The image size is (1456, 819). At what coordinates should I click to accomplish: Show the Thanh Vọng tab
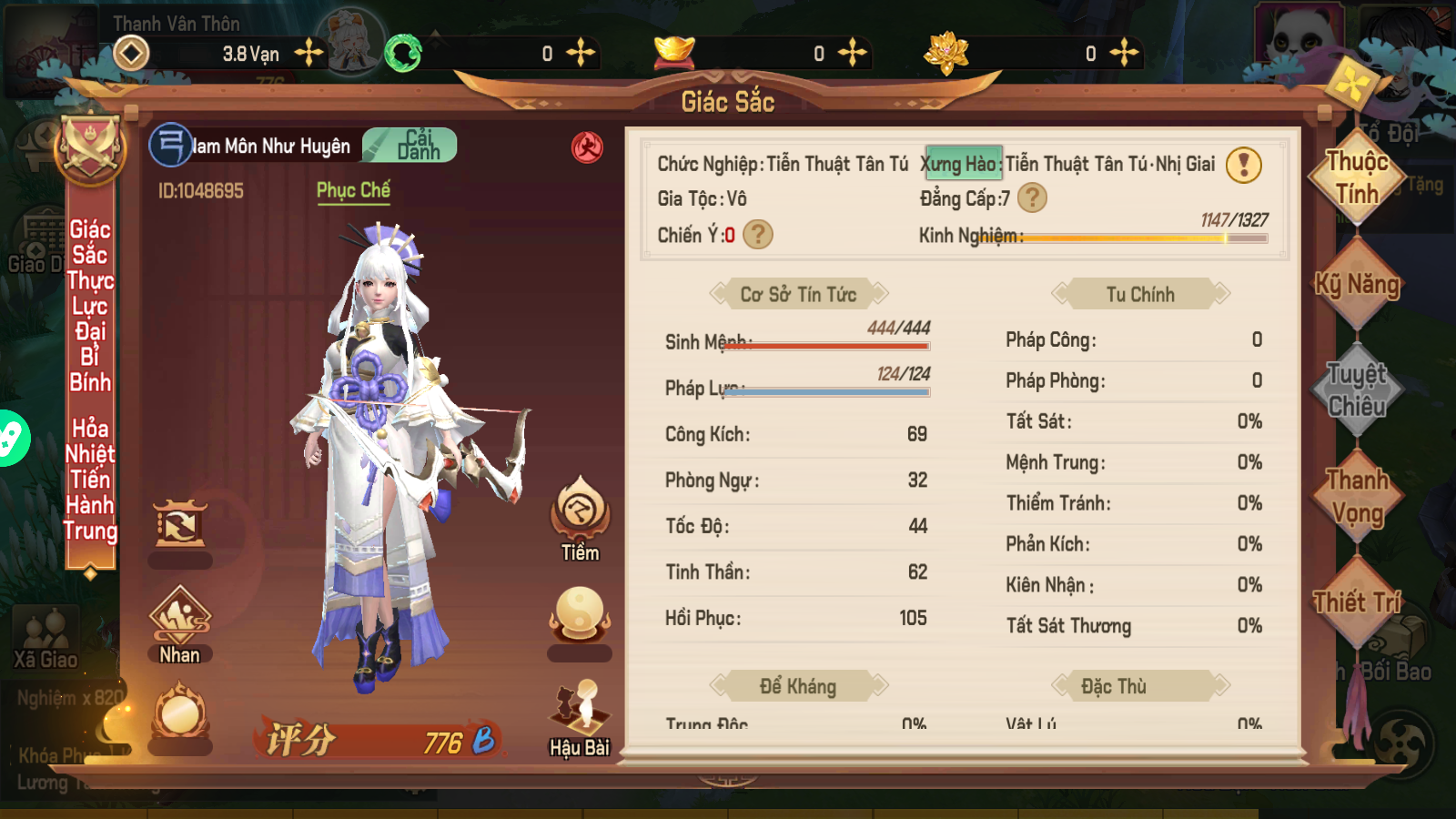(1356, 496)
